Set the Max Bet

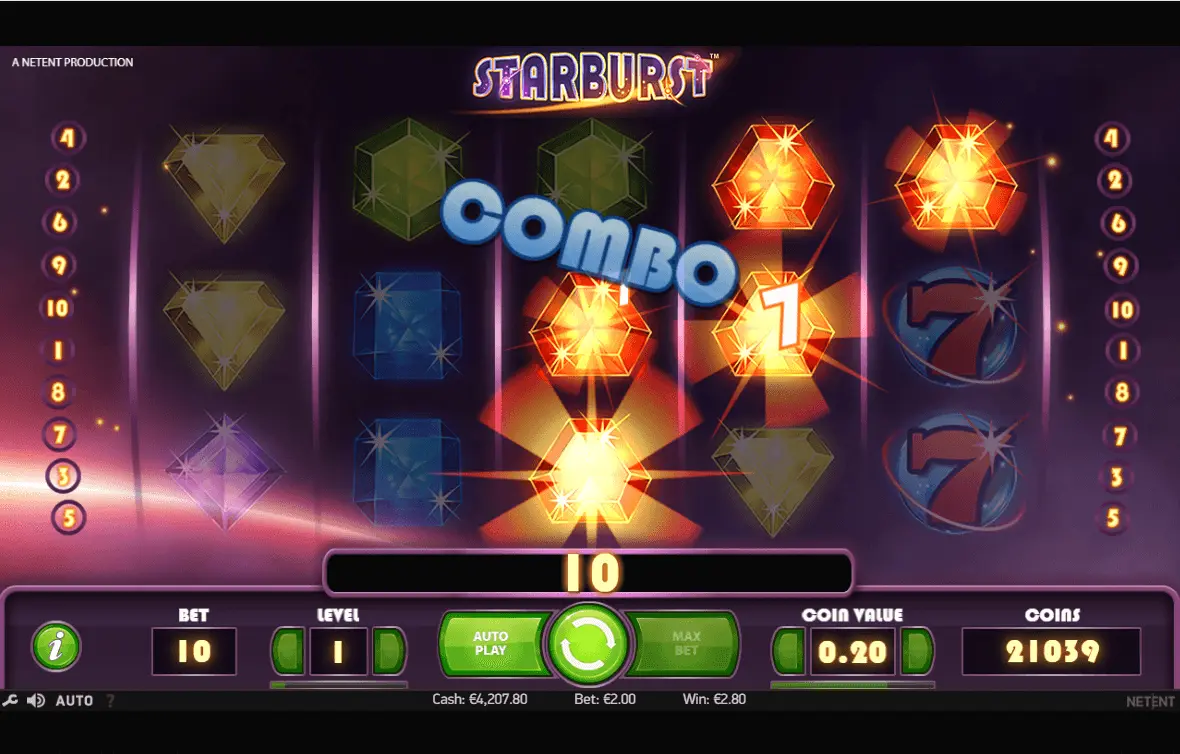pyautogui.click(x=687, y=644)
